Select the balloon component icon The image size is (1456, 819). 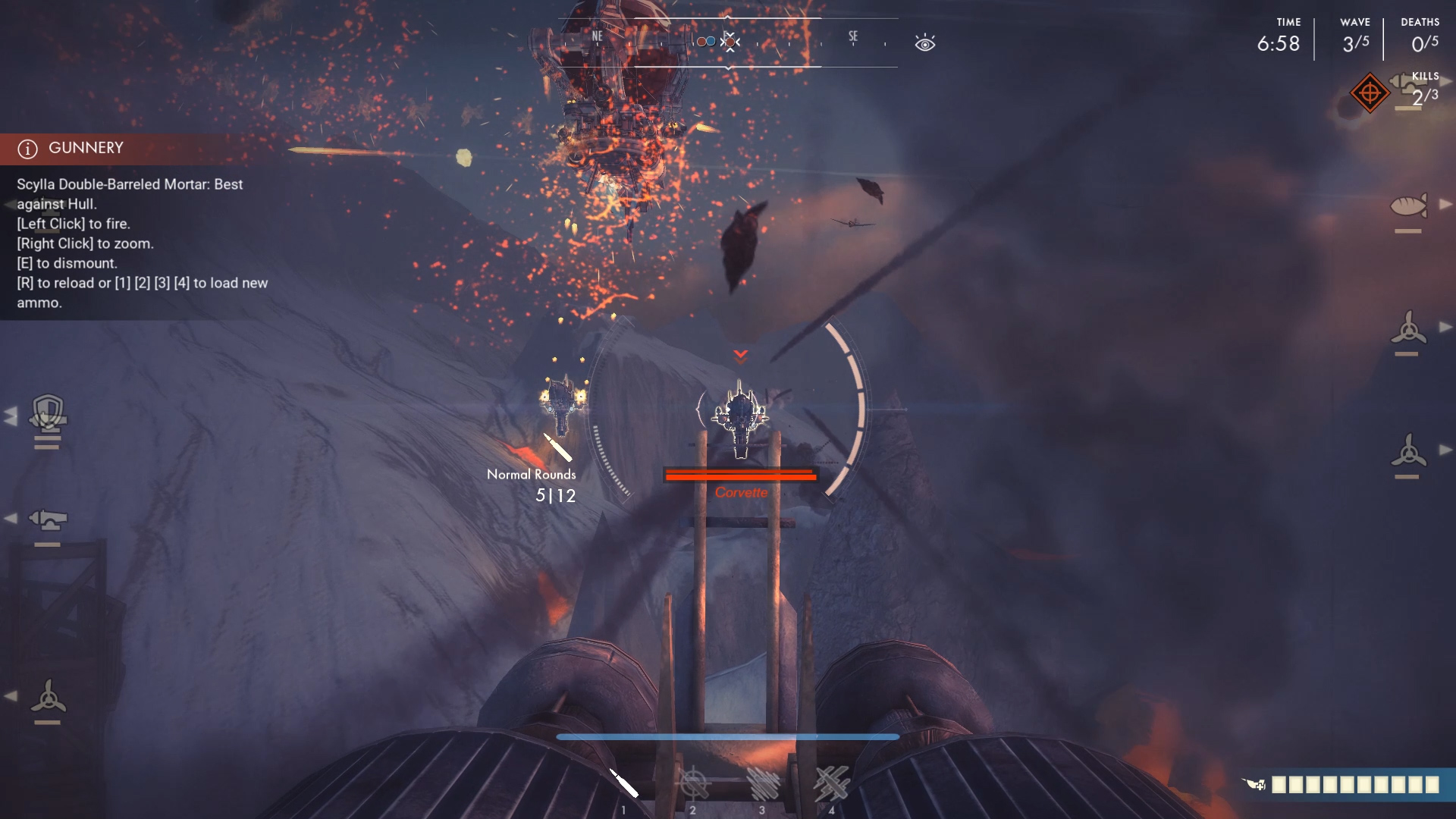pos(1408,206)
